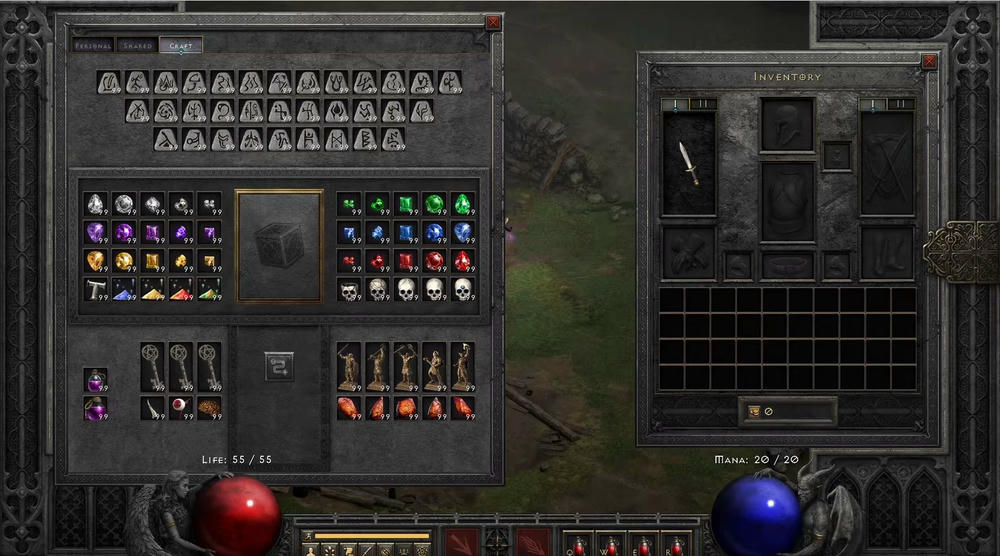
Task: Grab the perfect emerald stack
Action: tap(462, 204)
